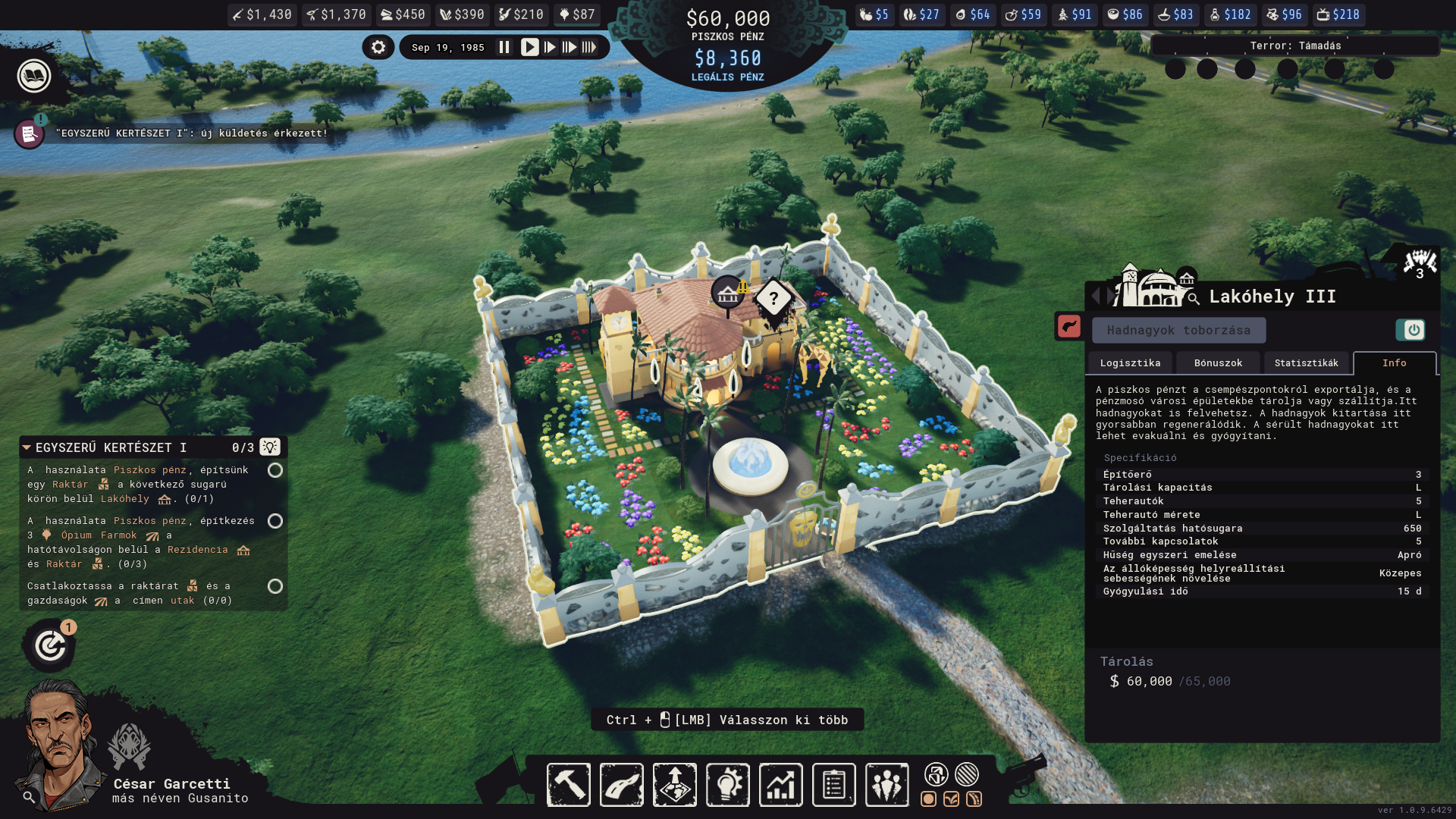Select the Info tab
This screenshot has height=819, width=1456.
[1394, 363]
